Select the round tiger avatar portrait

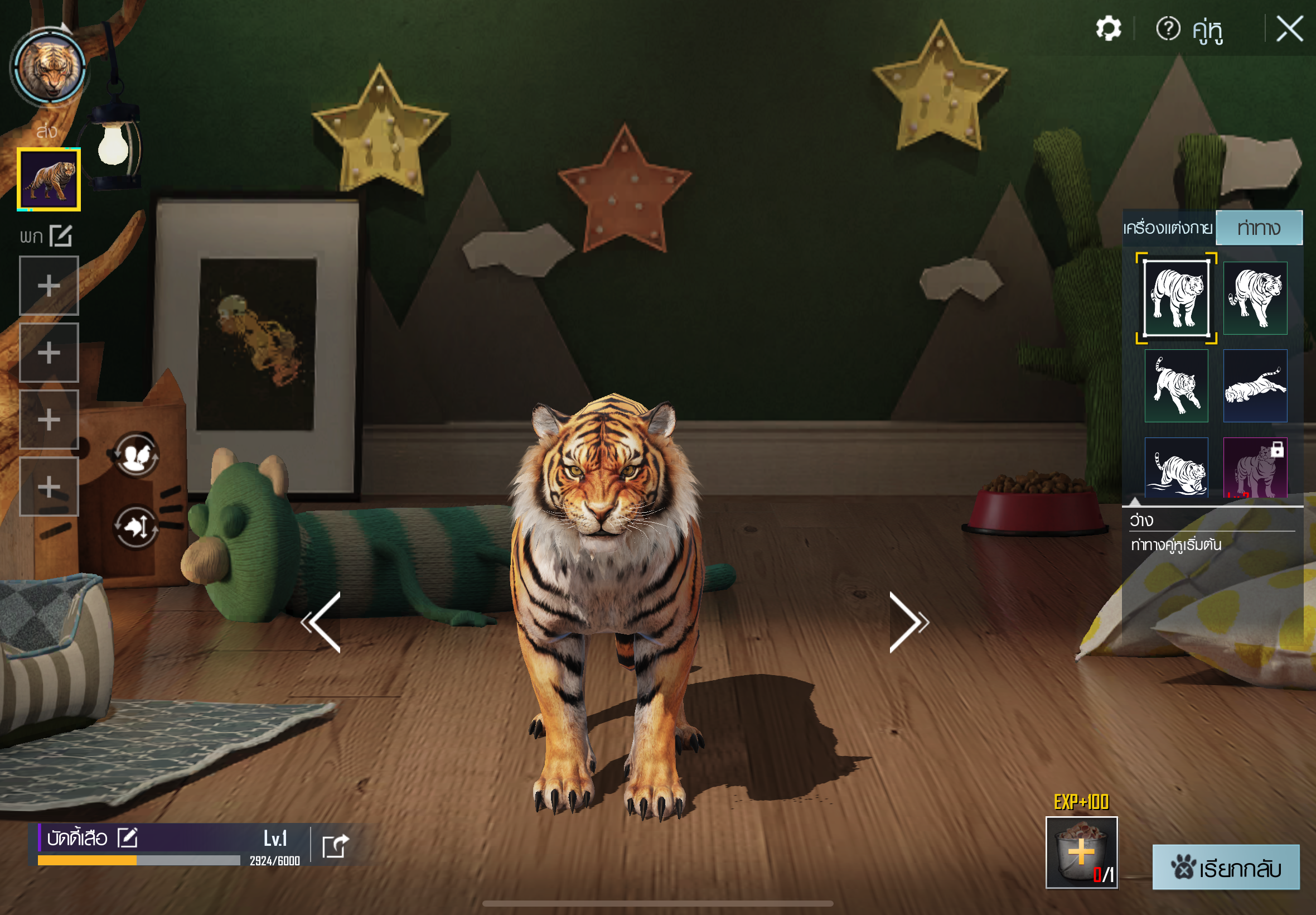click(x=50, y=68)
